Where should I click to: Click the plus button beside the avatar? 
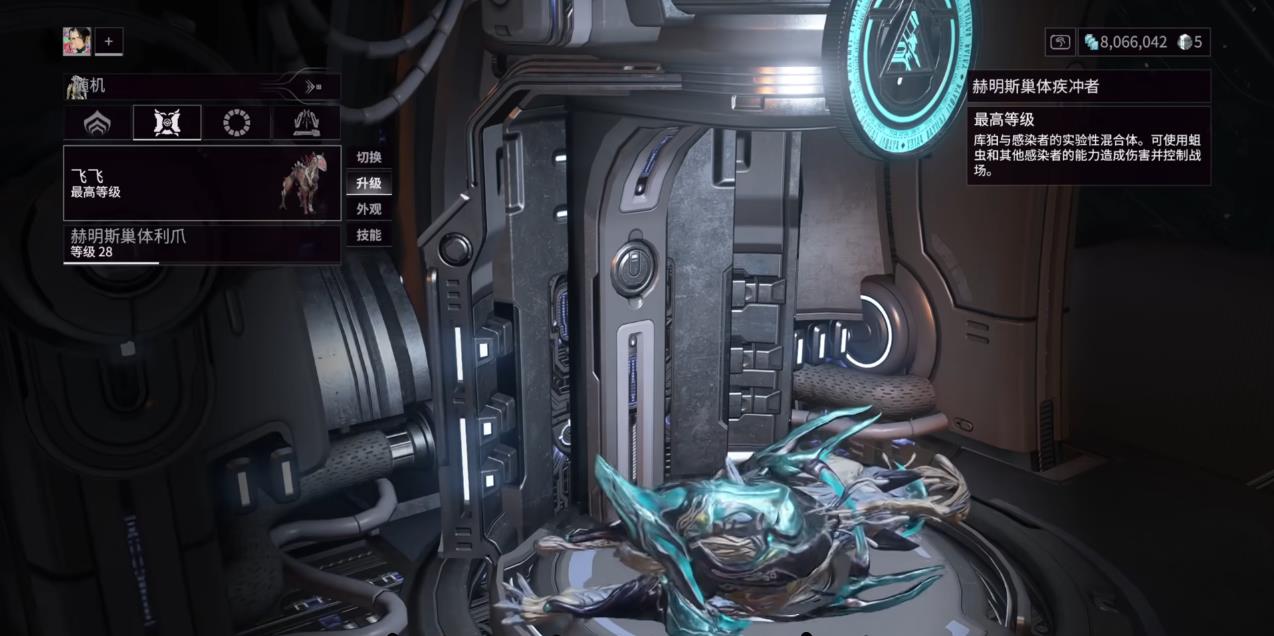[x=108, y=42]
